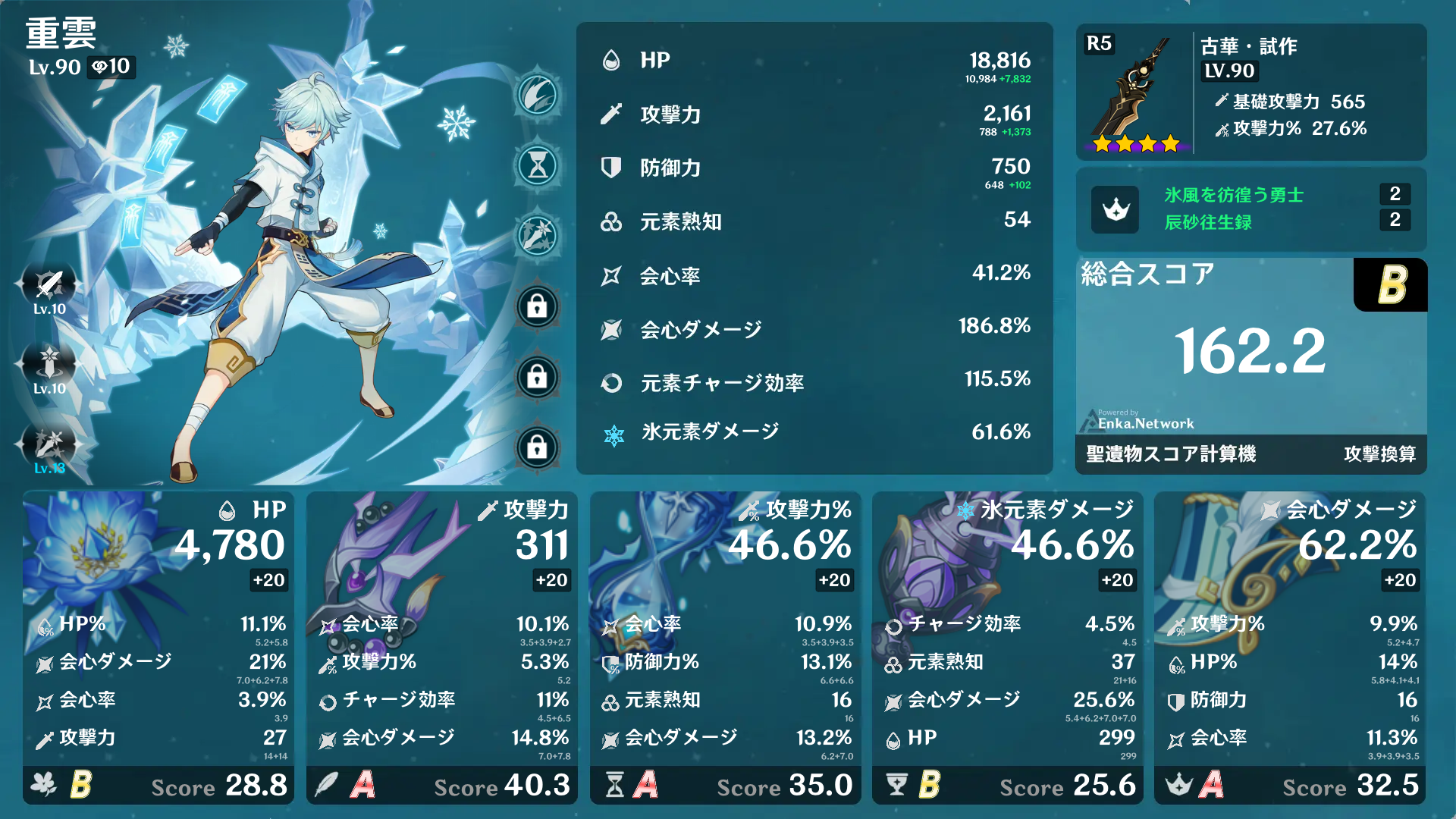
Task: Click the B grade score badge
Action: [1390, 285]
